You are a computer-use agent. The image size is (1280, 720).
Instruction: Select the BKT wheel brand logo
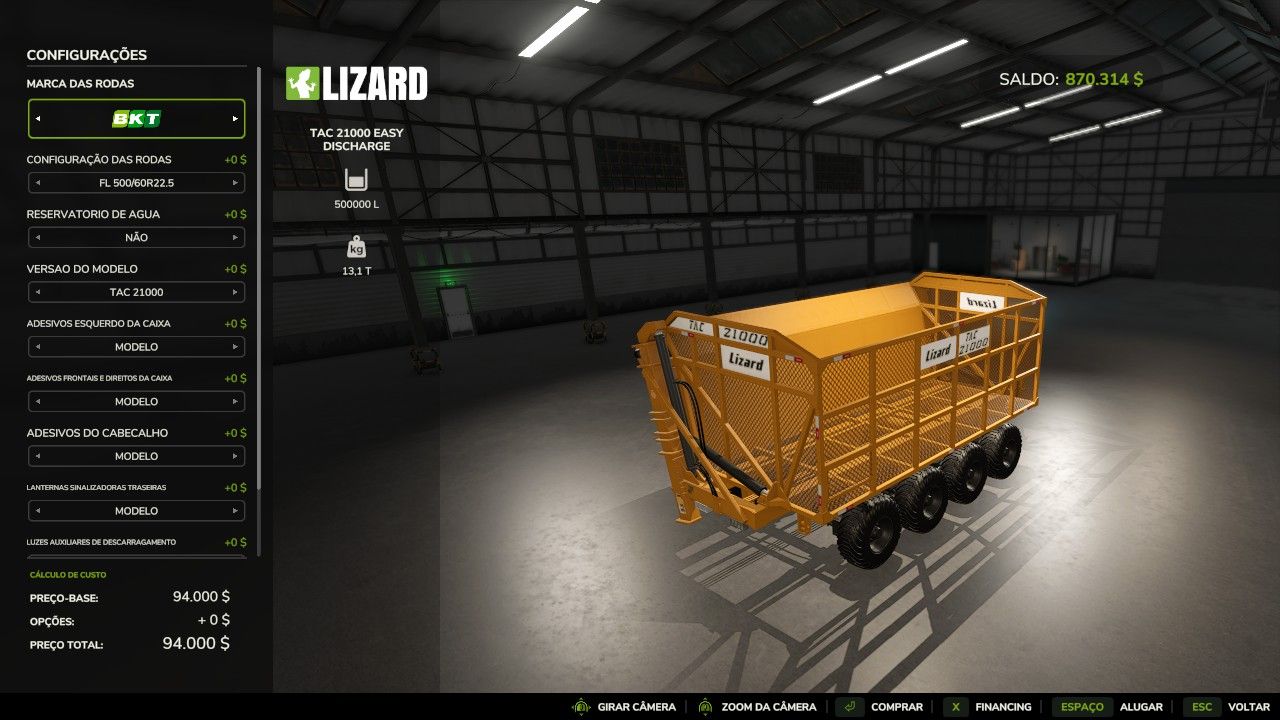136,118
